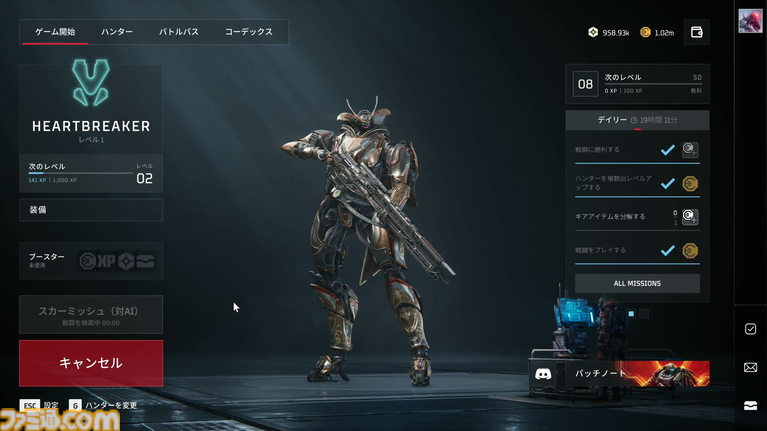Open the wallet icon beside currencies

coord(697,32)
